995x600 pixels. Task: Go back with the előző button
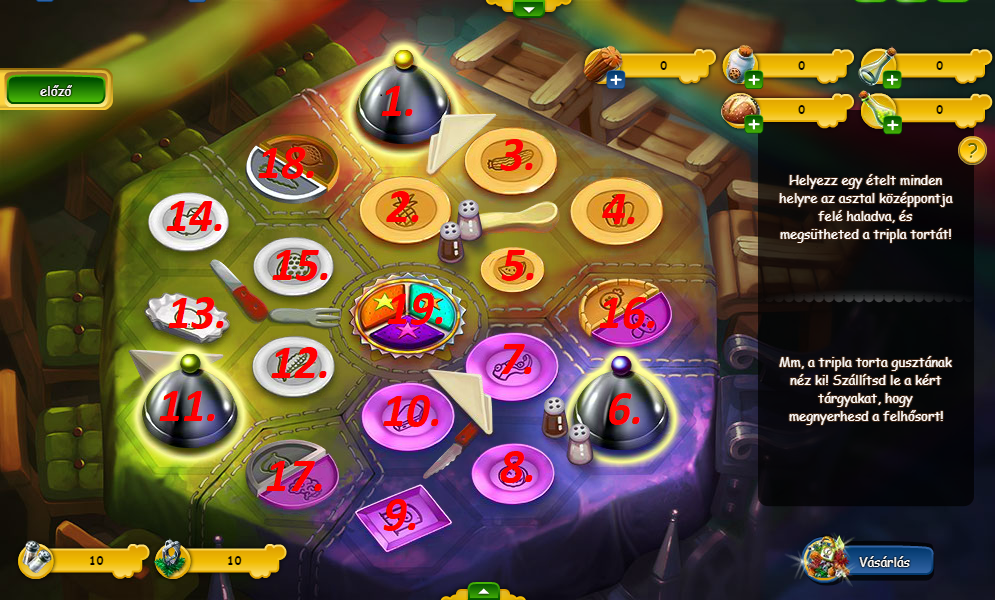(56, 90)
